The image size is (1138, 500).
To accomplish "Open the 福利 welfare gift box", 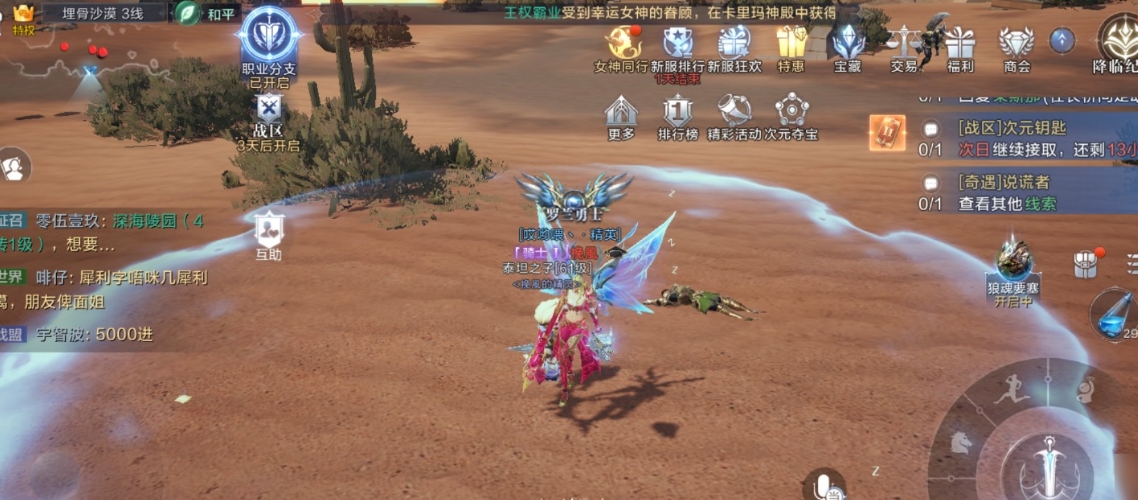I will click(960, 44).
